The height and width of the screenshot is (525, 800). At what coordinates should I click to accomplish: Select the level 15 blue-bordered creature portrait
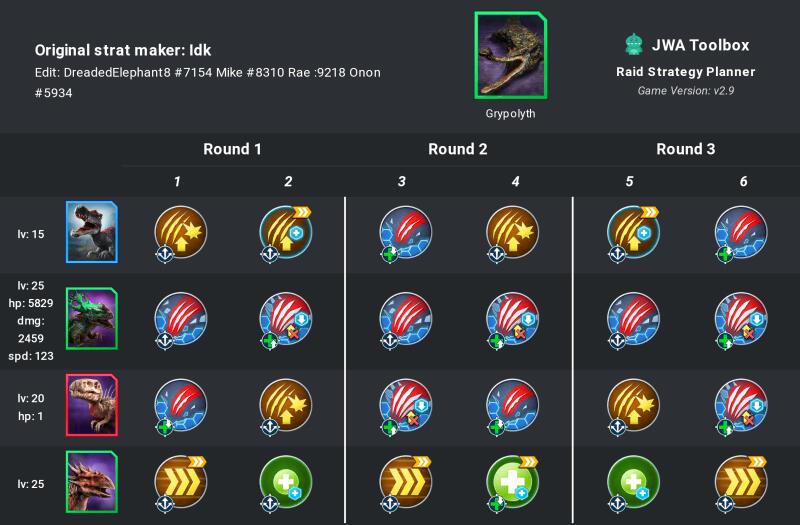pos(92,233)
